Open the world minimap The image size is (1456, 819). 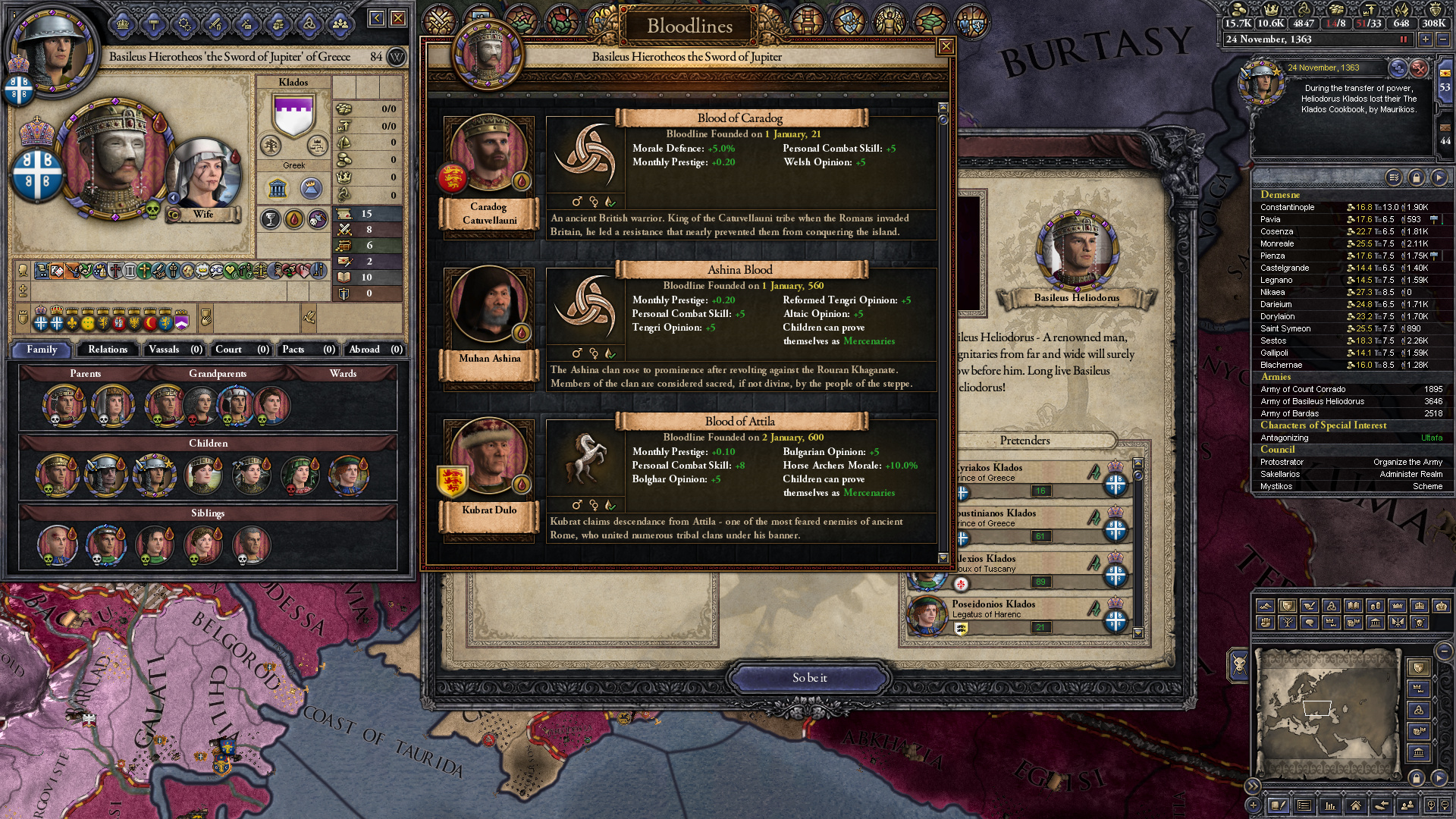pyautogui.click(x=1328, y=711)
